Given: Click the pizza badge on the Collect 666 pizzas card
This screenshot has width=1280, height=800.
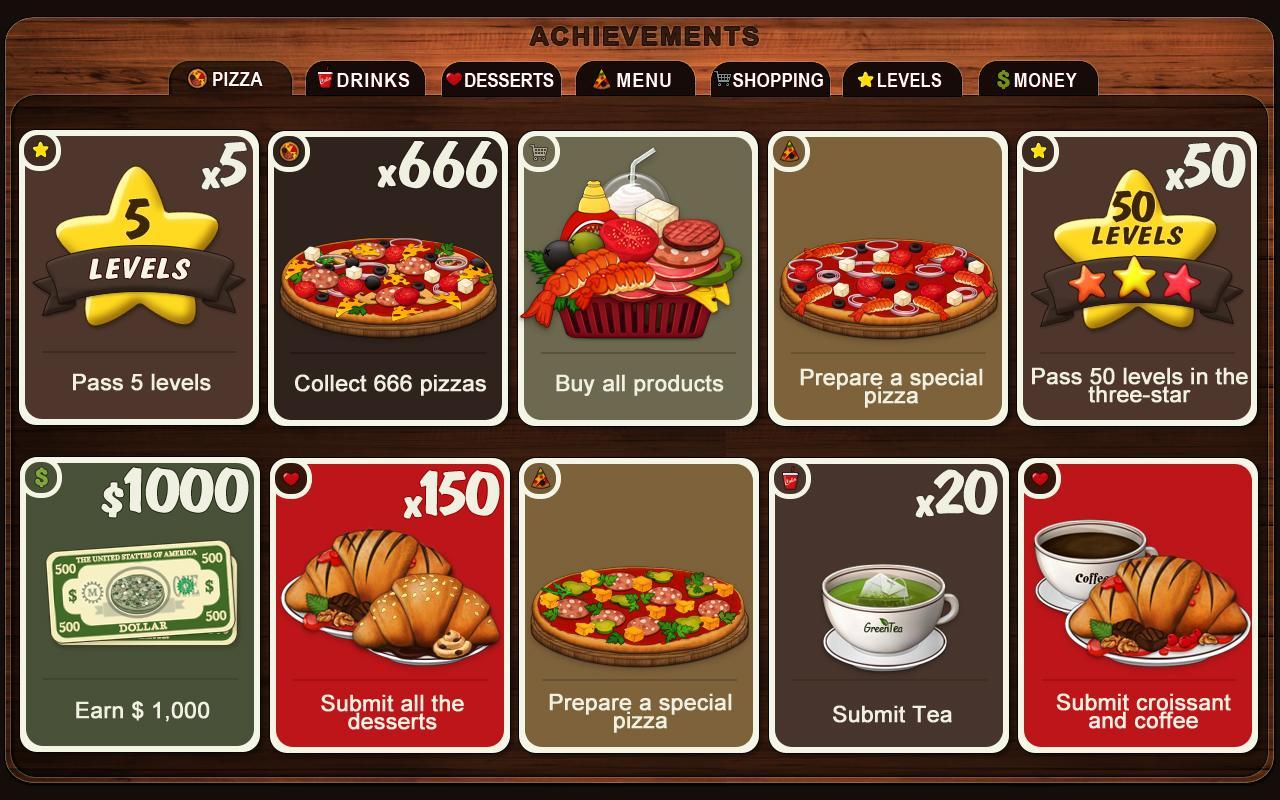Looking at the screenshot, I should [288, 150].
